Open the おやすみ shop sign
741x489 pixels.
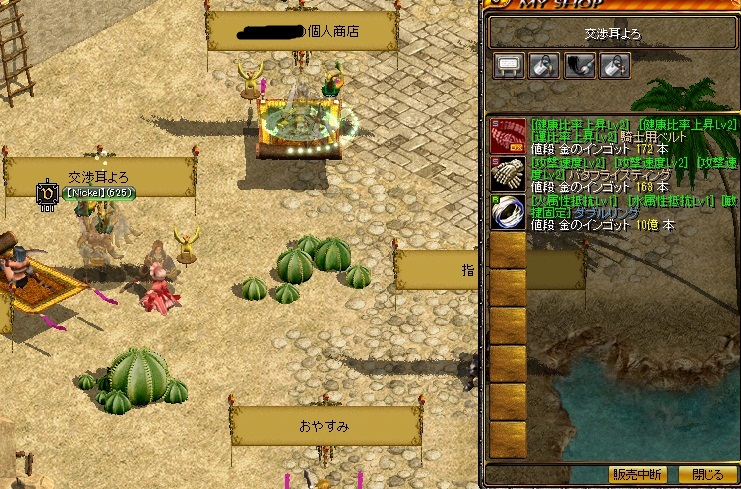[324, 426]
